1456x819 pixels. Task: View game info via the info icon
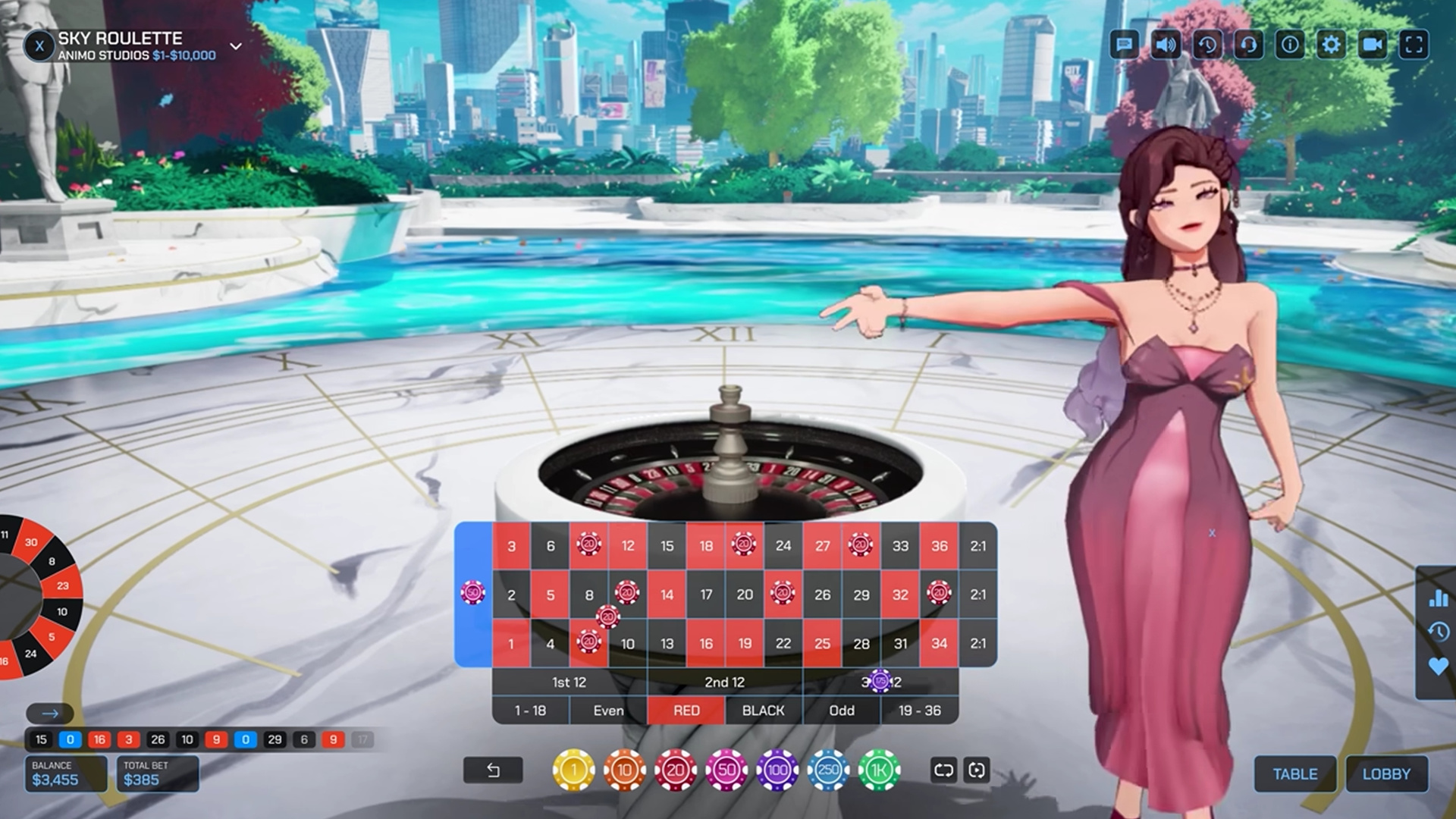(1291, 45)
